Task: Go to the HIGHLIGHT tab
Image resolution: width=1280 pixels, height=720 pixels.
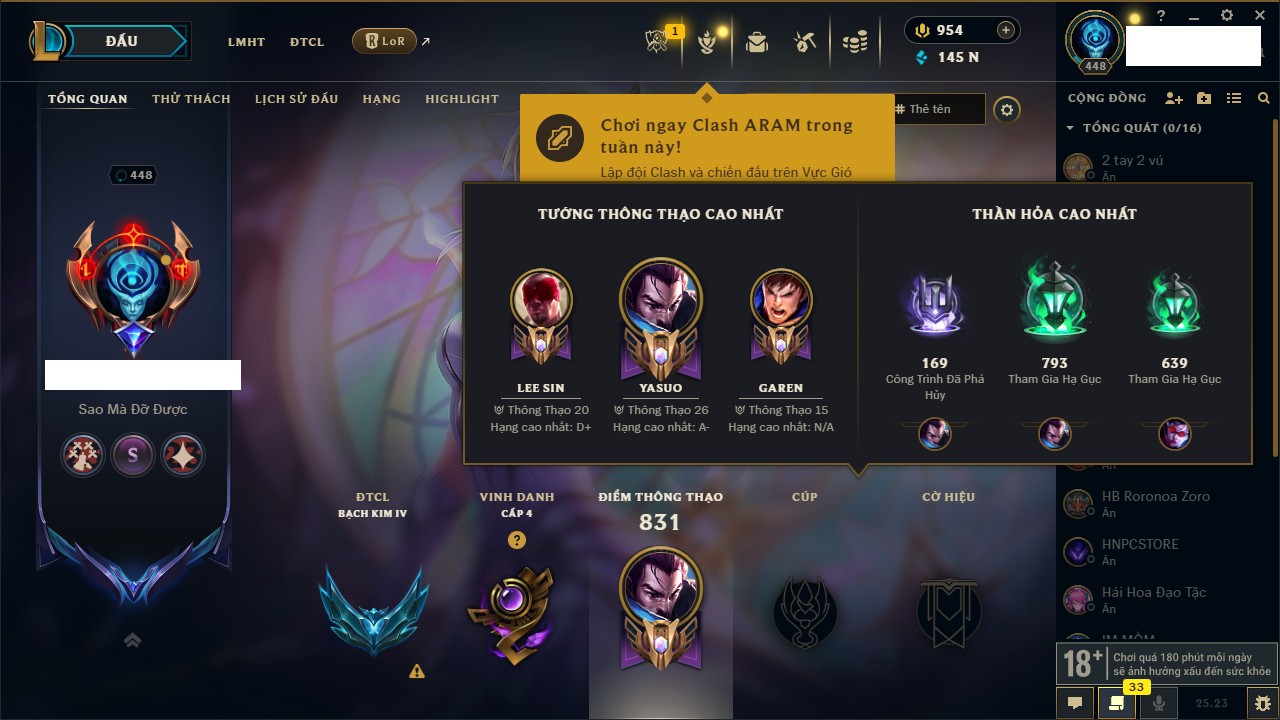Action: (461, 99)
